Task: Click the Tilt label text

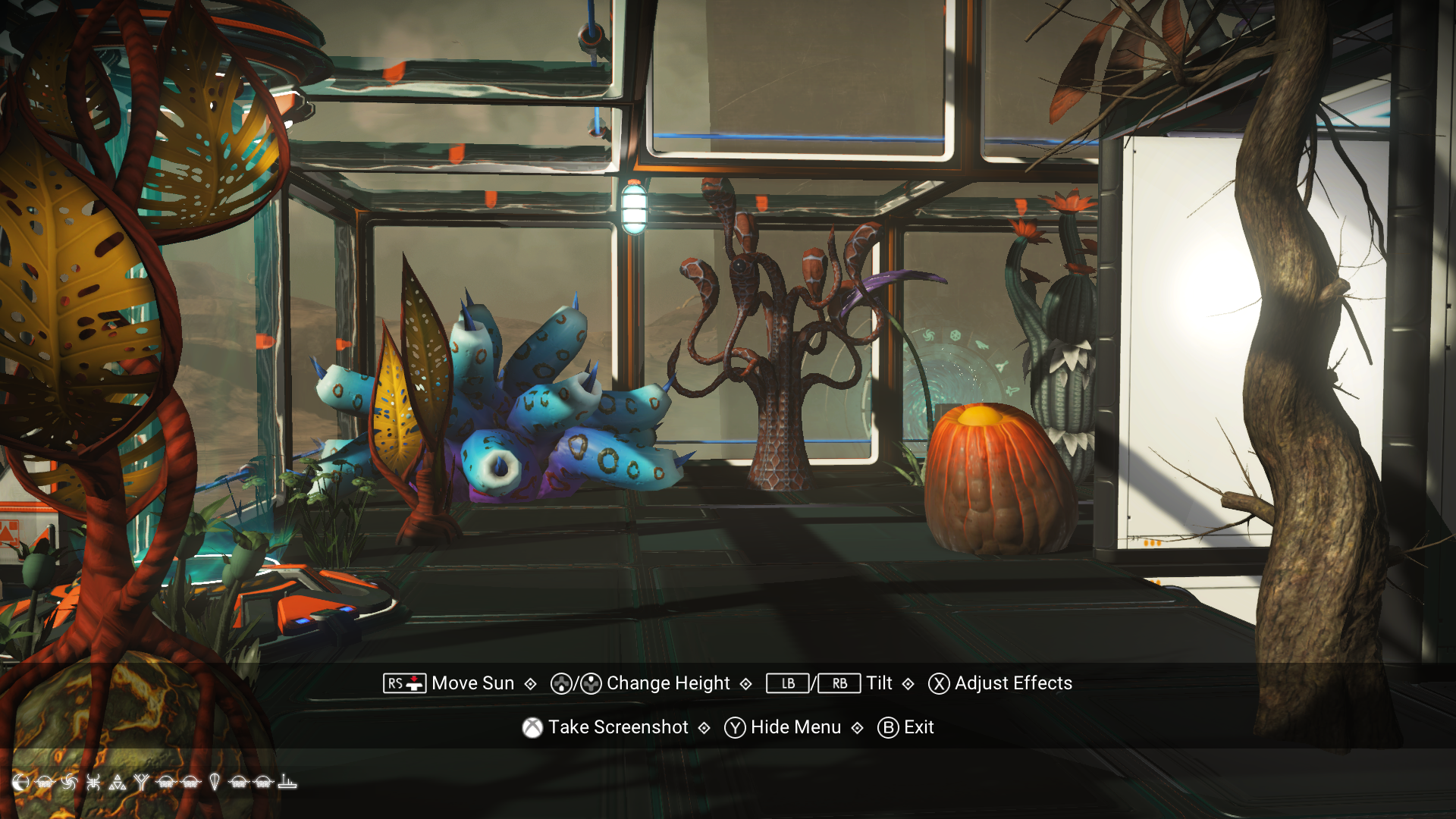Action: (878, 683)
